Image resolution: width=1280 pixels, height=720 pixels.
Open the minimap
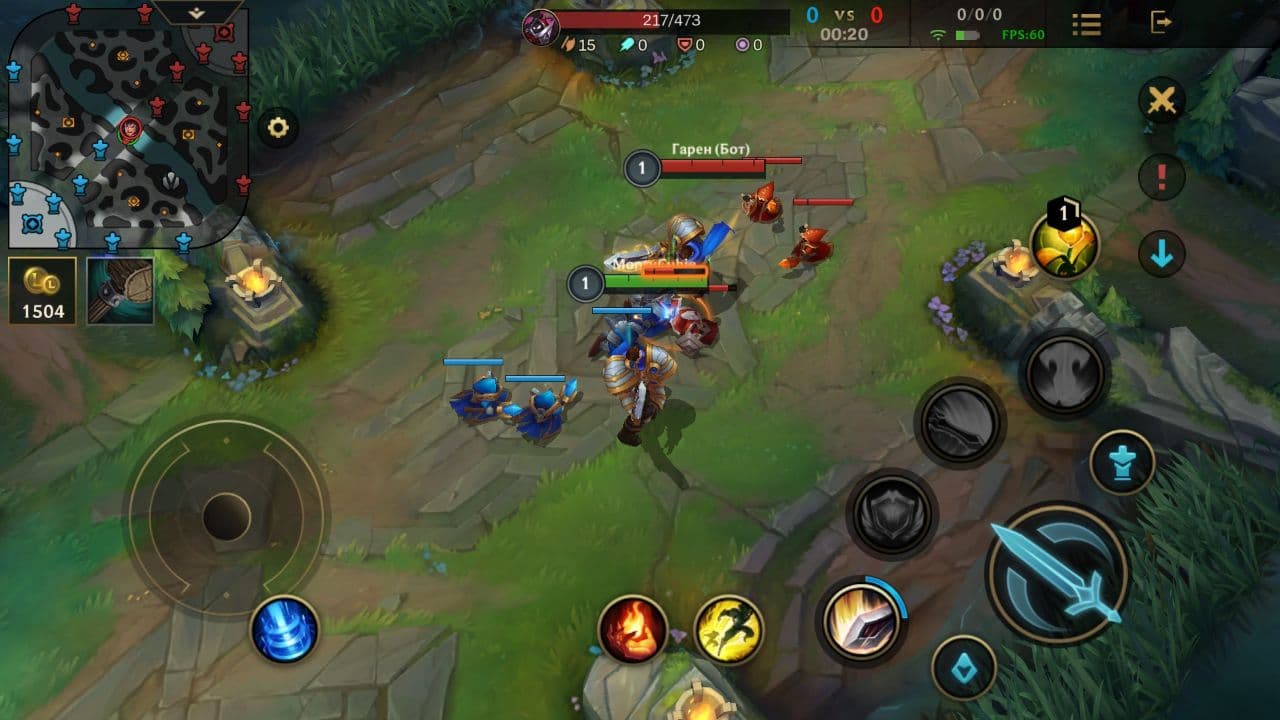(128, 128)
